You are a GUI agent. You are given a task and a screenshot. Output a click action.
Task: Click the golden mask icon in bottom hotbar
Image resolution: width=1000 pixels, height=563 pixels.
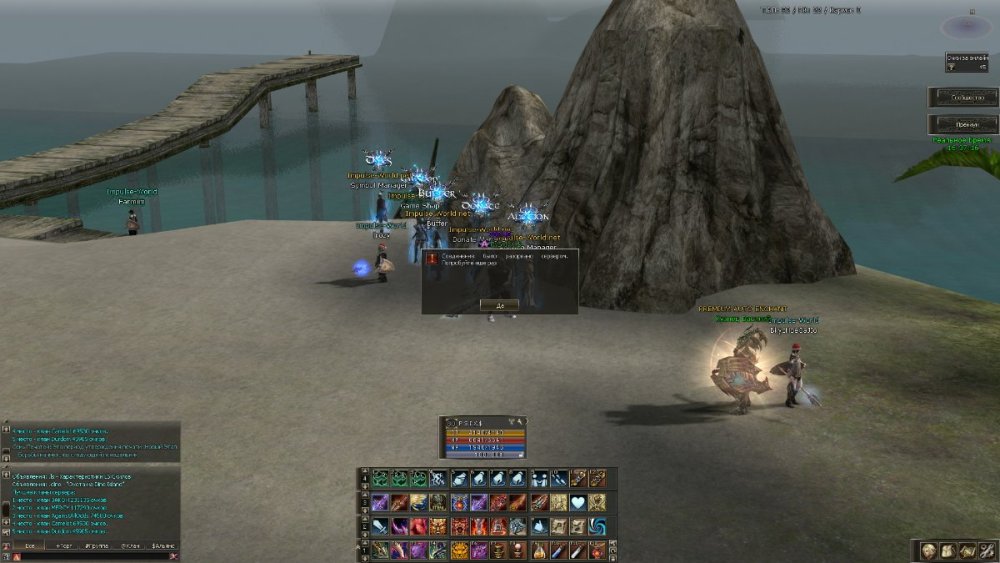click(460, 550)
